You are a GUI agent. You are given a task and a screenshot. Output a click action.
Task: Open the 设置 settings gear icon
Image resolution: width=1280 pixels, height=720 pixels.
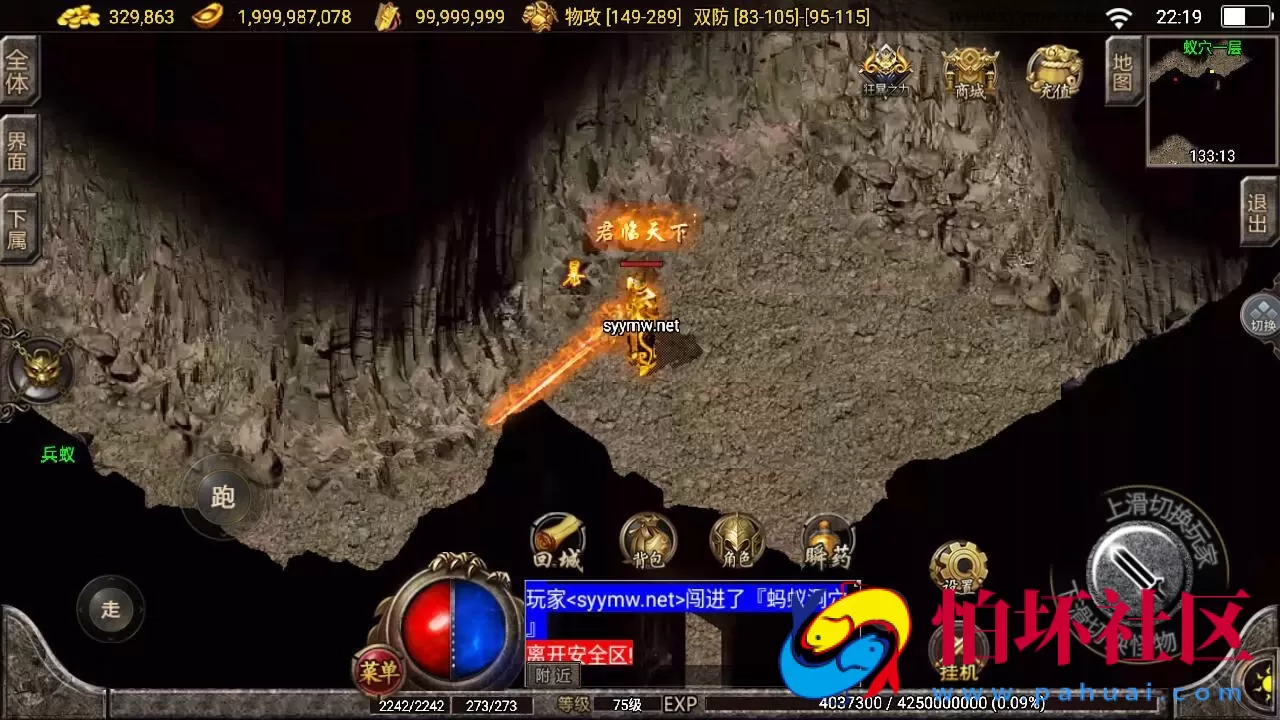click(957, 563)
